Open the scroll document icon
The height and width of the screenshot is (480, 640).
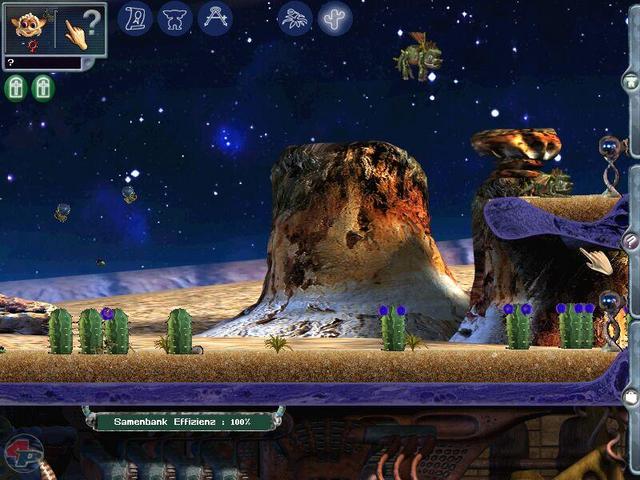135,18
